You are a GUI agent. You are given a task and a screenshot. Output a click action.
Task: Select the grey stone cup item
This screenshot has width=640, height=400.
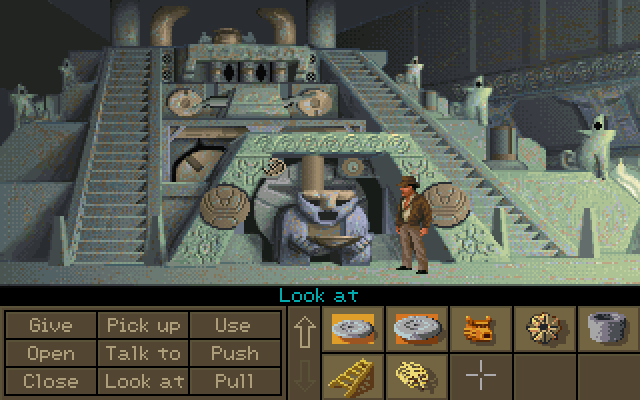pyautogui.click(x=609, y=327)
